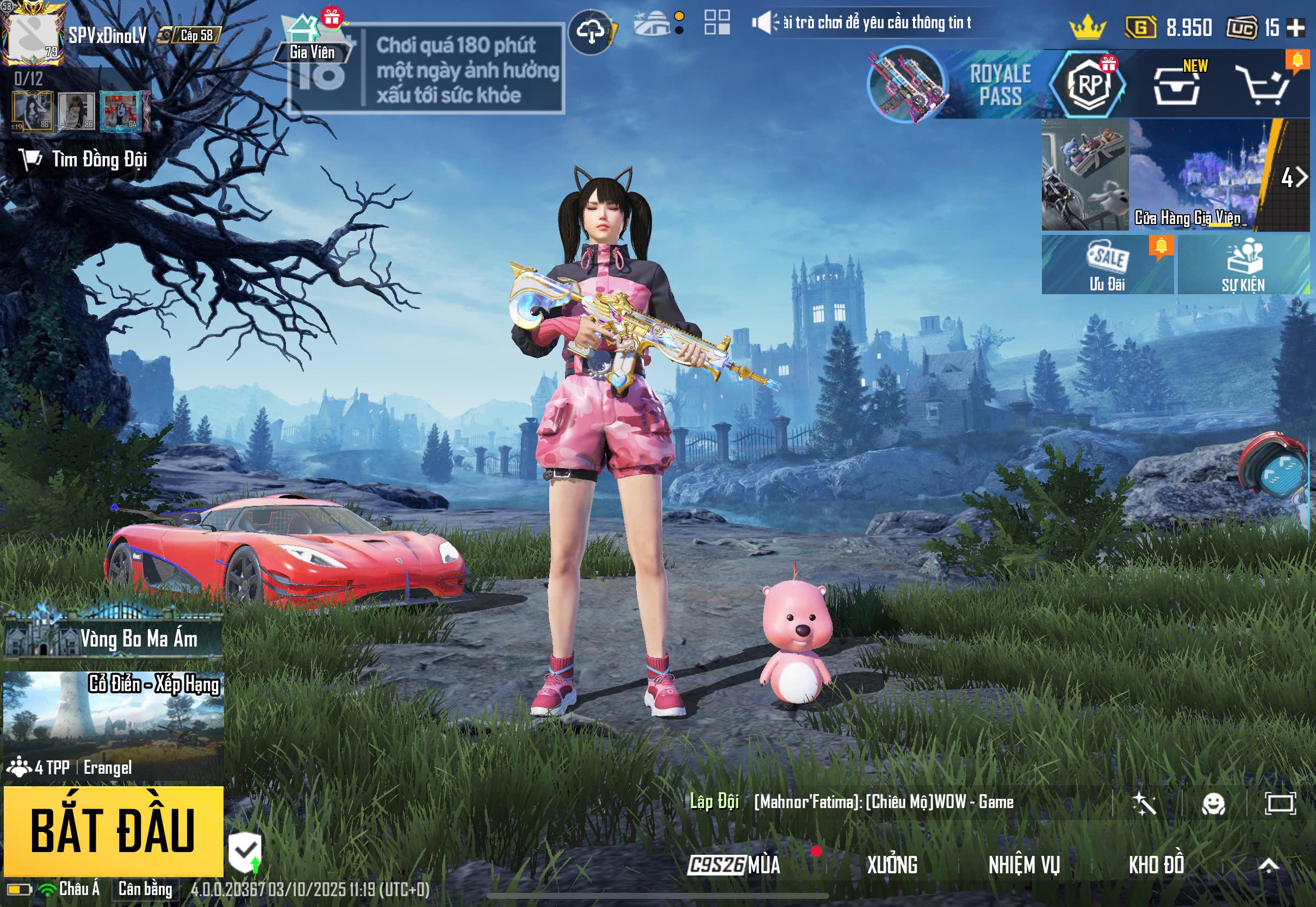Click Lập Đội team recruitment link
Image resolution: width=1316 pixels, height=907 pixels.
click(716, 802)
